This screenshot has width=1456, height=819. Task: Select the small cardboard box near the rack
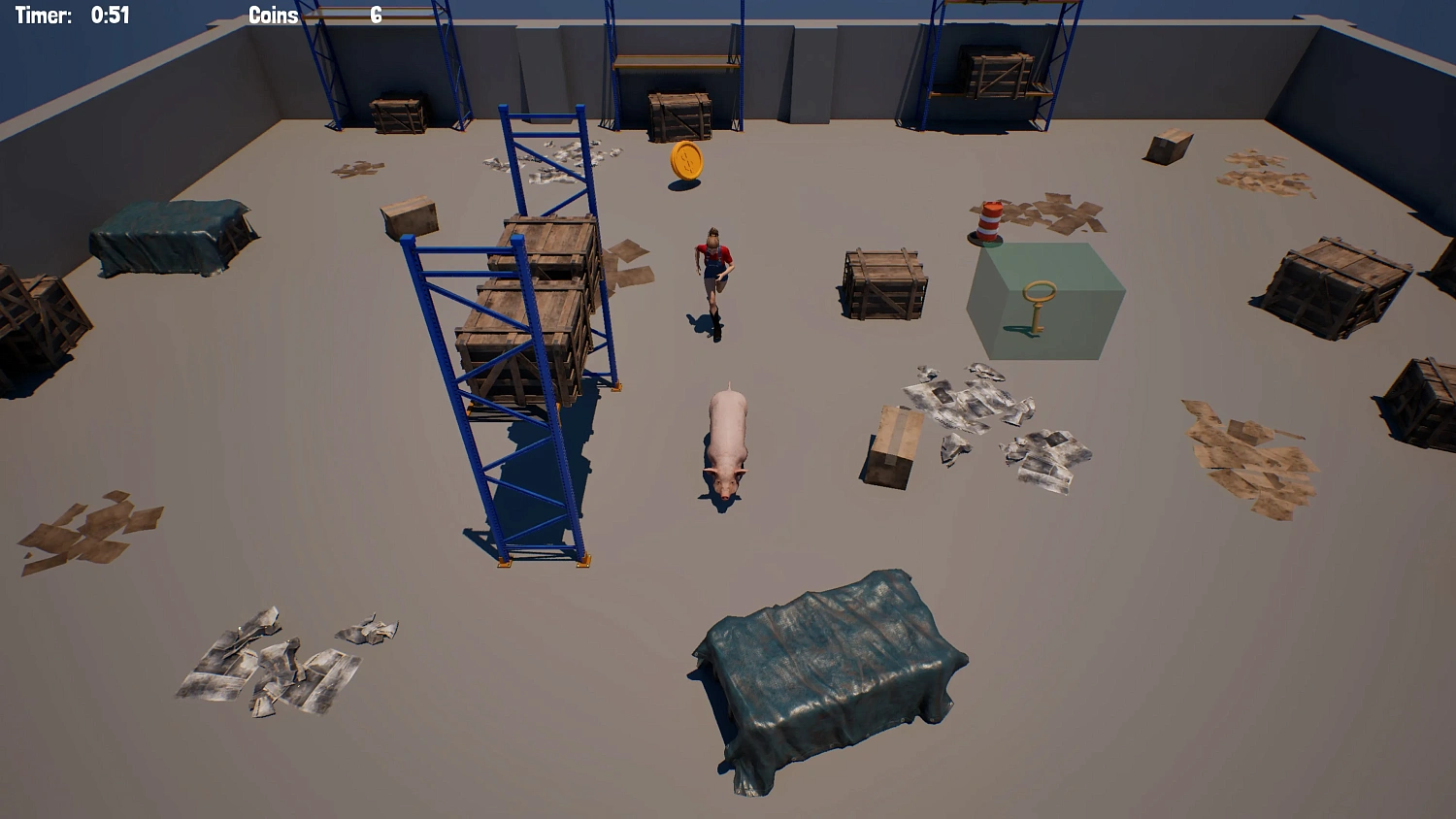tap(412, 217)
